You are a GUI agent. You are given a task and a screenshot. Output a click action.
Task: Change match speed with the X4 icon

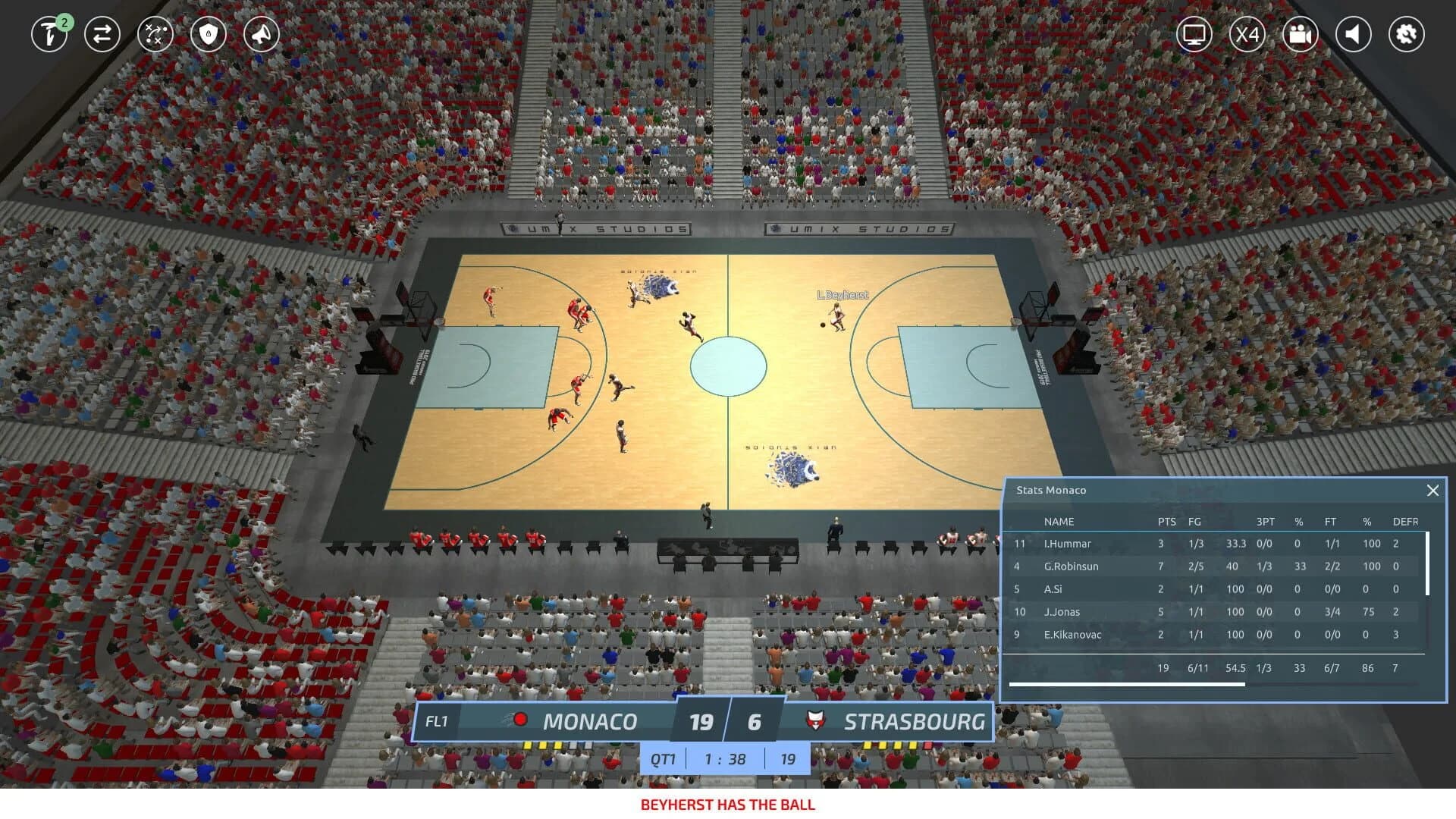click(1247, 34)
